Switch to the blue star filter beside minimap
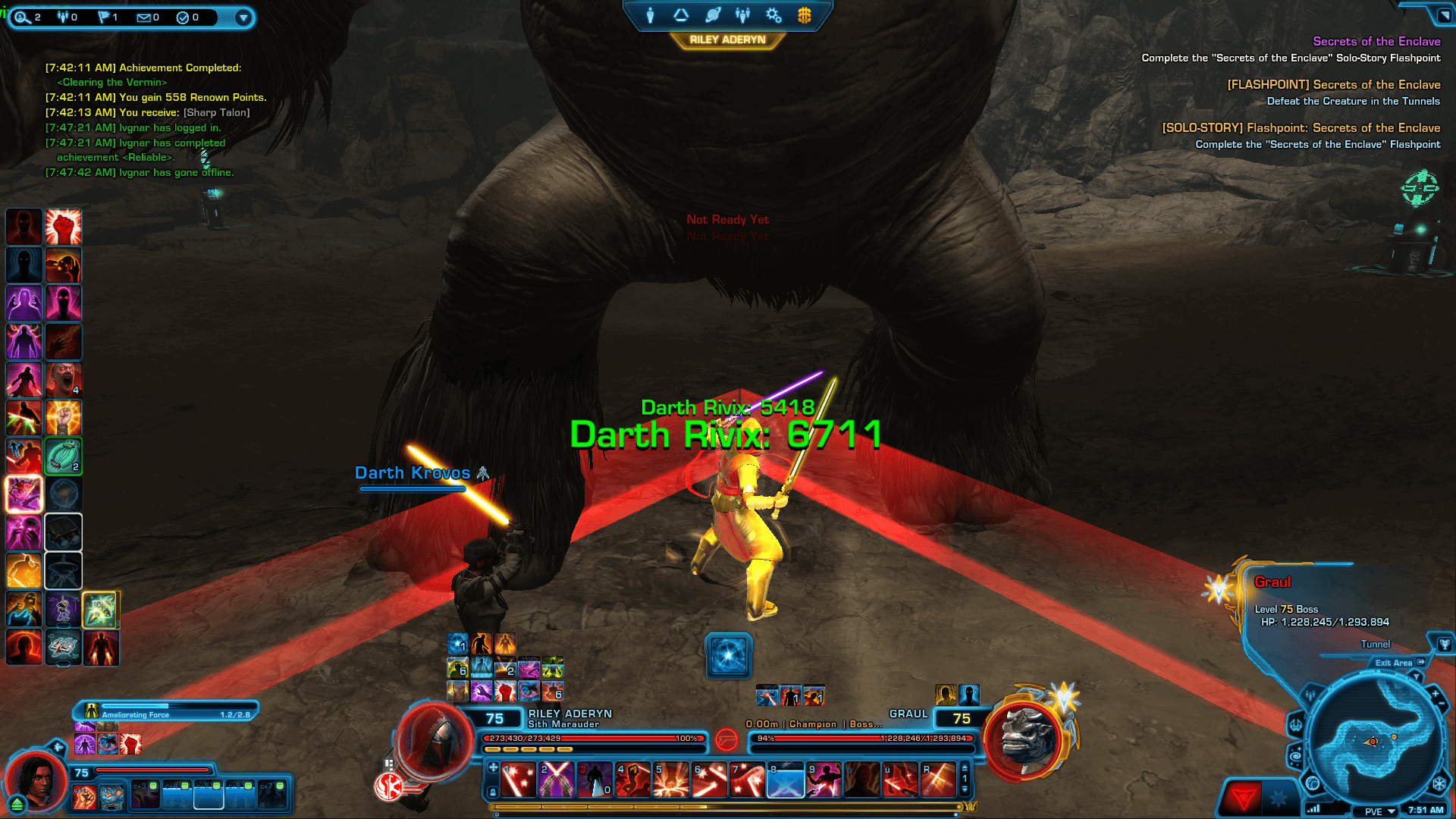This screenshot has width=1456, height=819. [x=1279, y=797]
